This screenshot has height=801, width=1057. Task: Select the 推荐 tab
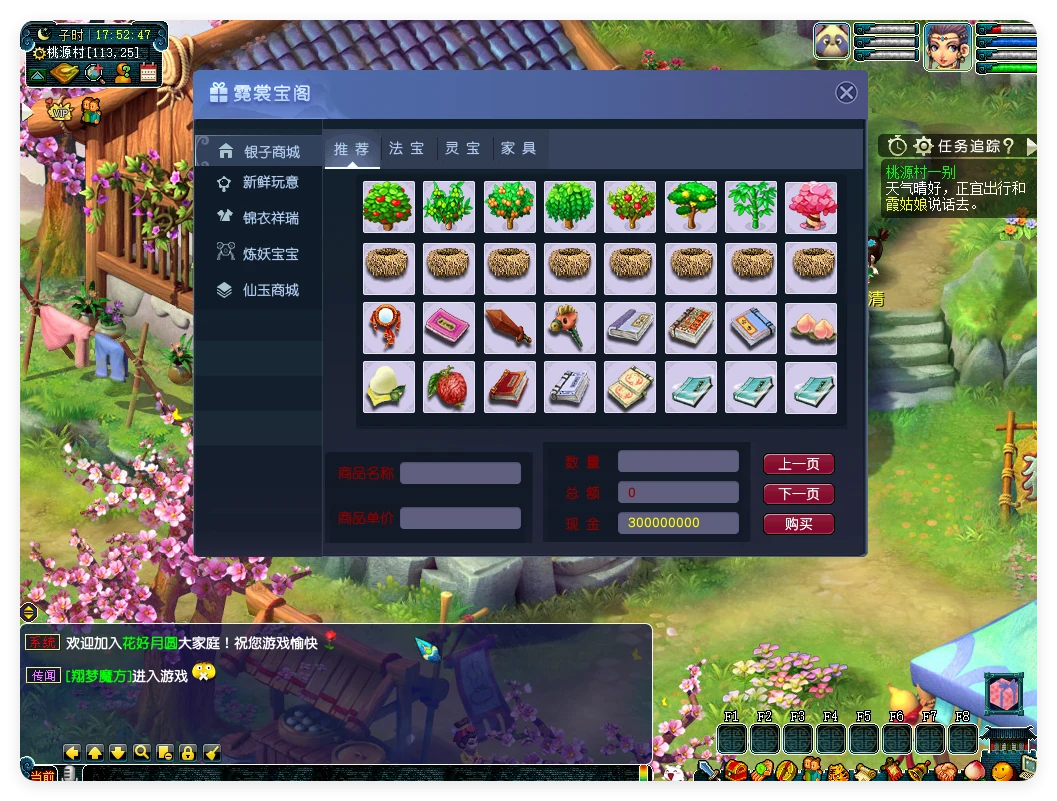point(351,149)
